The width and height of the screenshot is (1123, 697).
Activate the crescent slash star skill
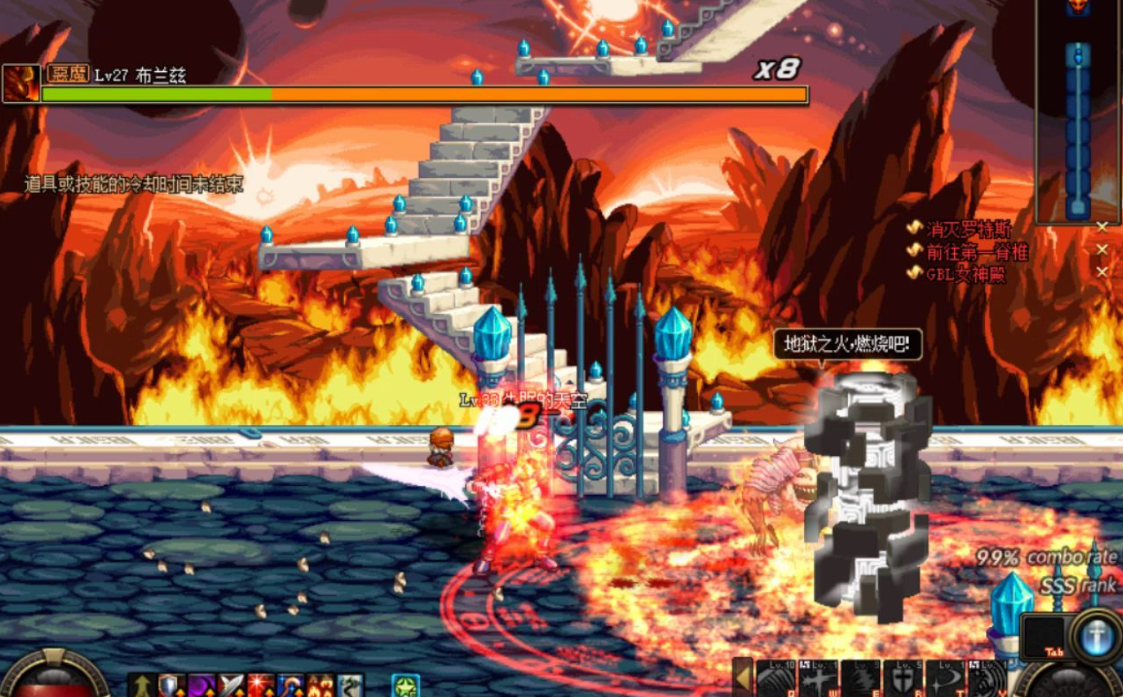(x=944, y=679)
